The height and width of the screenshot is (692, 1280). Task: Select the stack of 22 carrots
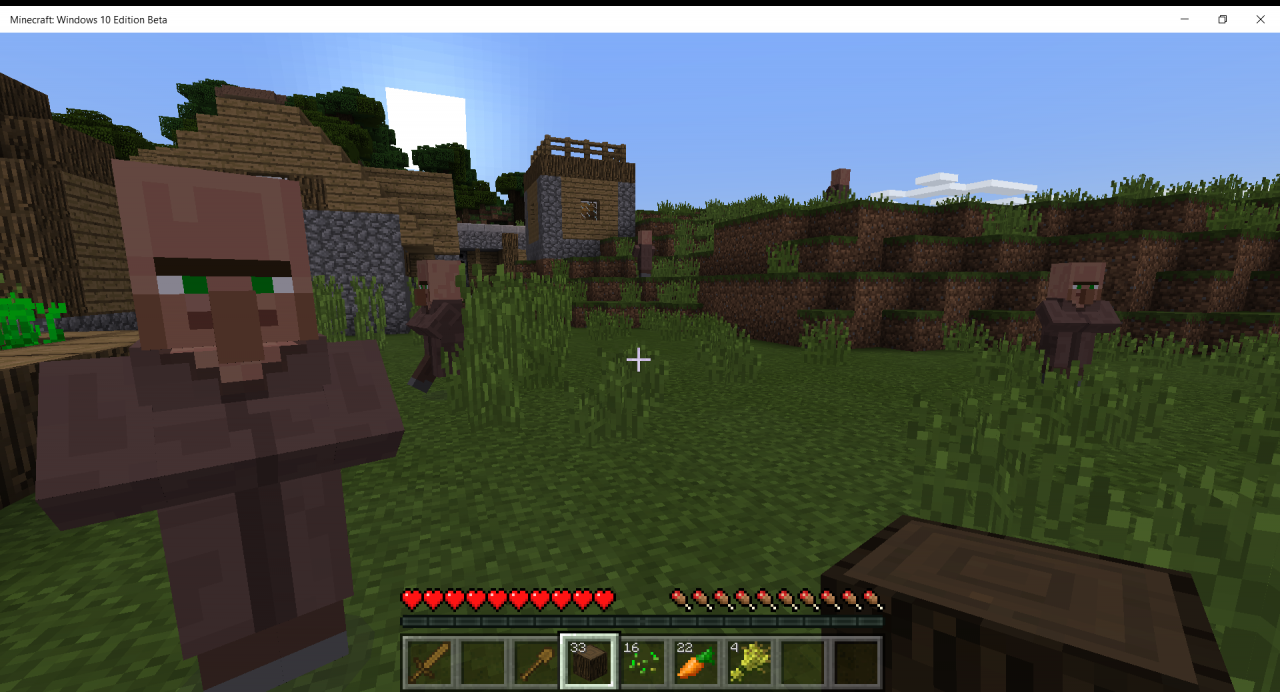click(696, 661)
